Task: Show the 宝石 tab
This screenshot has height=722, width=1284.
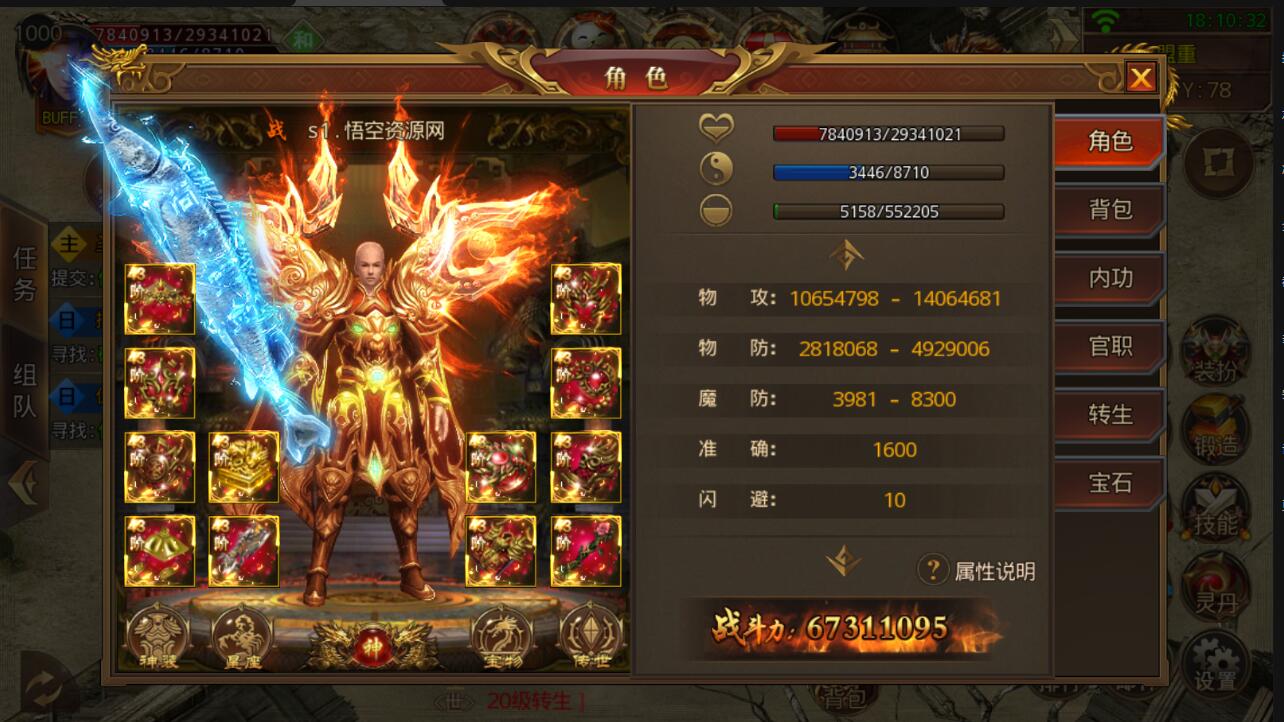Action: pyautogui.click(x=1110, y=483)
